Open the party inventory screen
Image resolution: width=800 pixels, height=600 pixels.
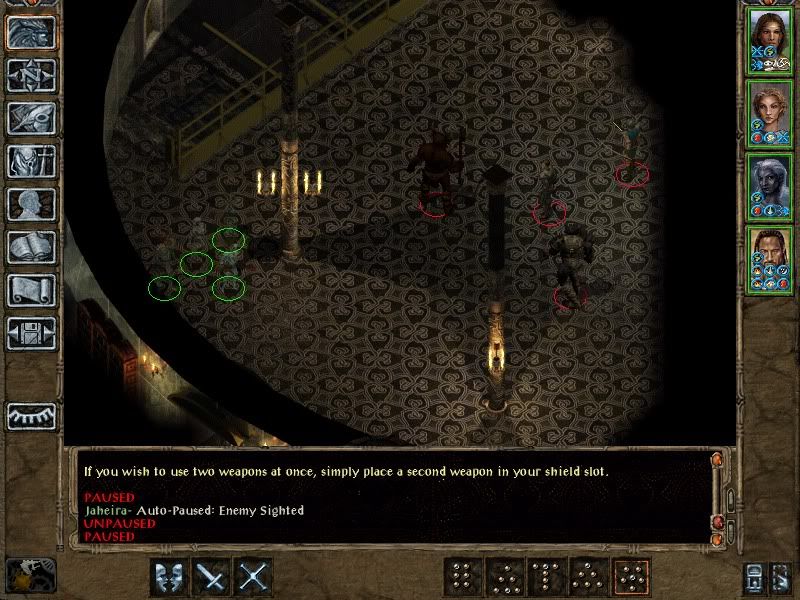point(32,162)
